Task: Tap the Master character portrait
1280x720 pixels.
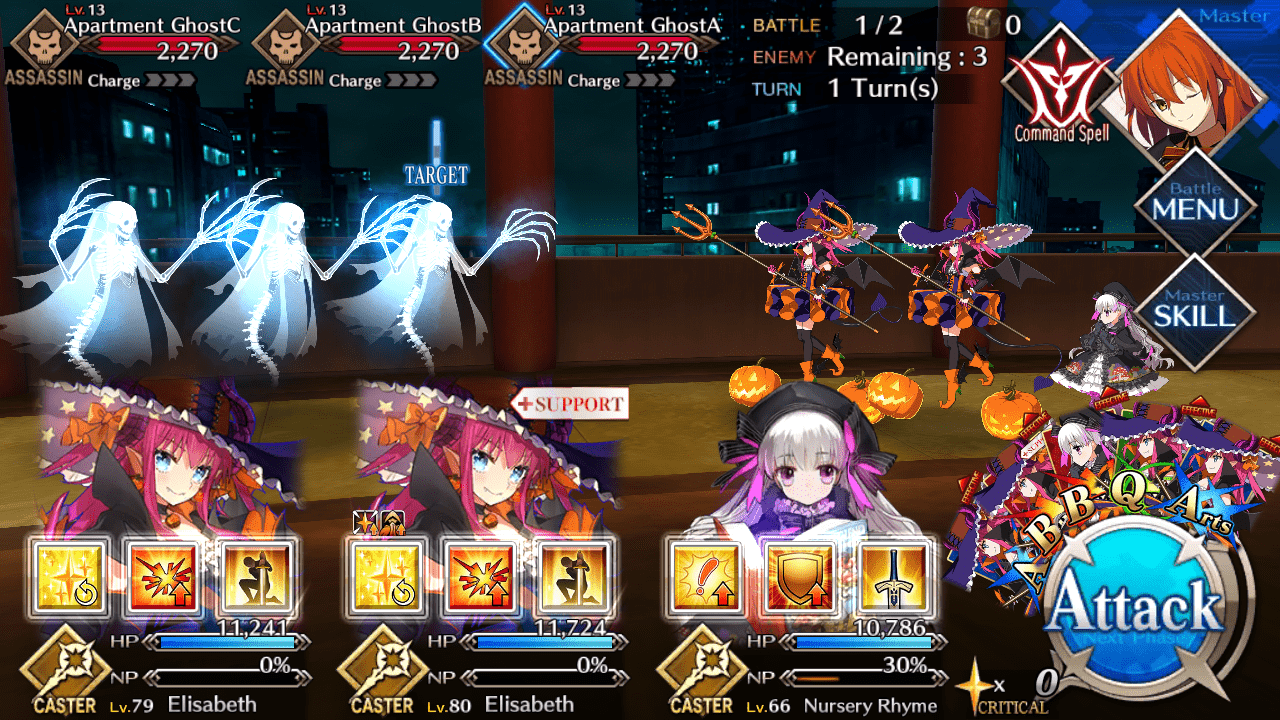Action: point(1190,85)
